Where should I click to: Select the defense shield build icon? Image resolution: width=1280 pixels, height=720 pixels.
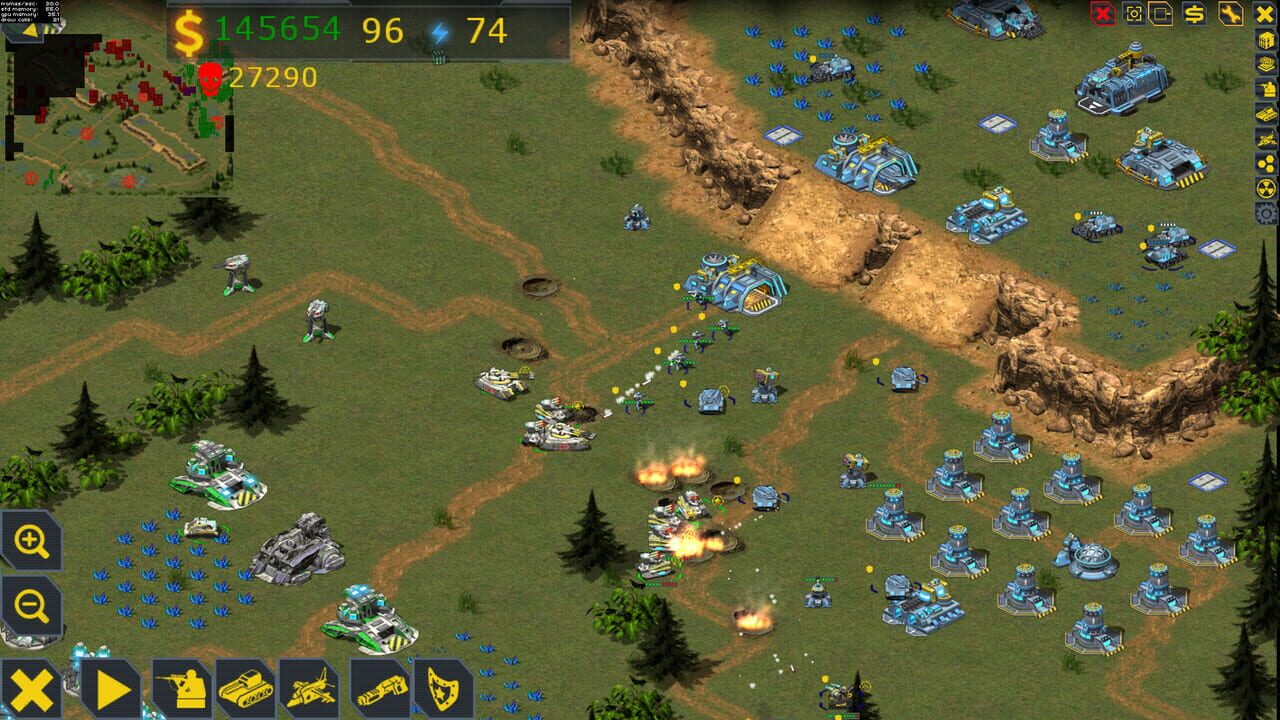point(441,687)
